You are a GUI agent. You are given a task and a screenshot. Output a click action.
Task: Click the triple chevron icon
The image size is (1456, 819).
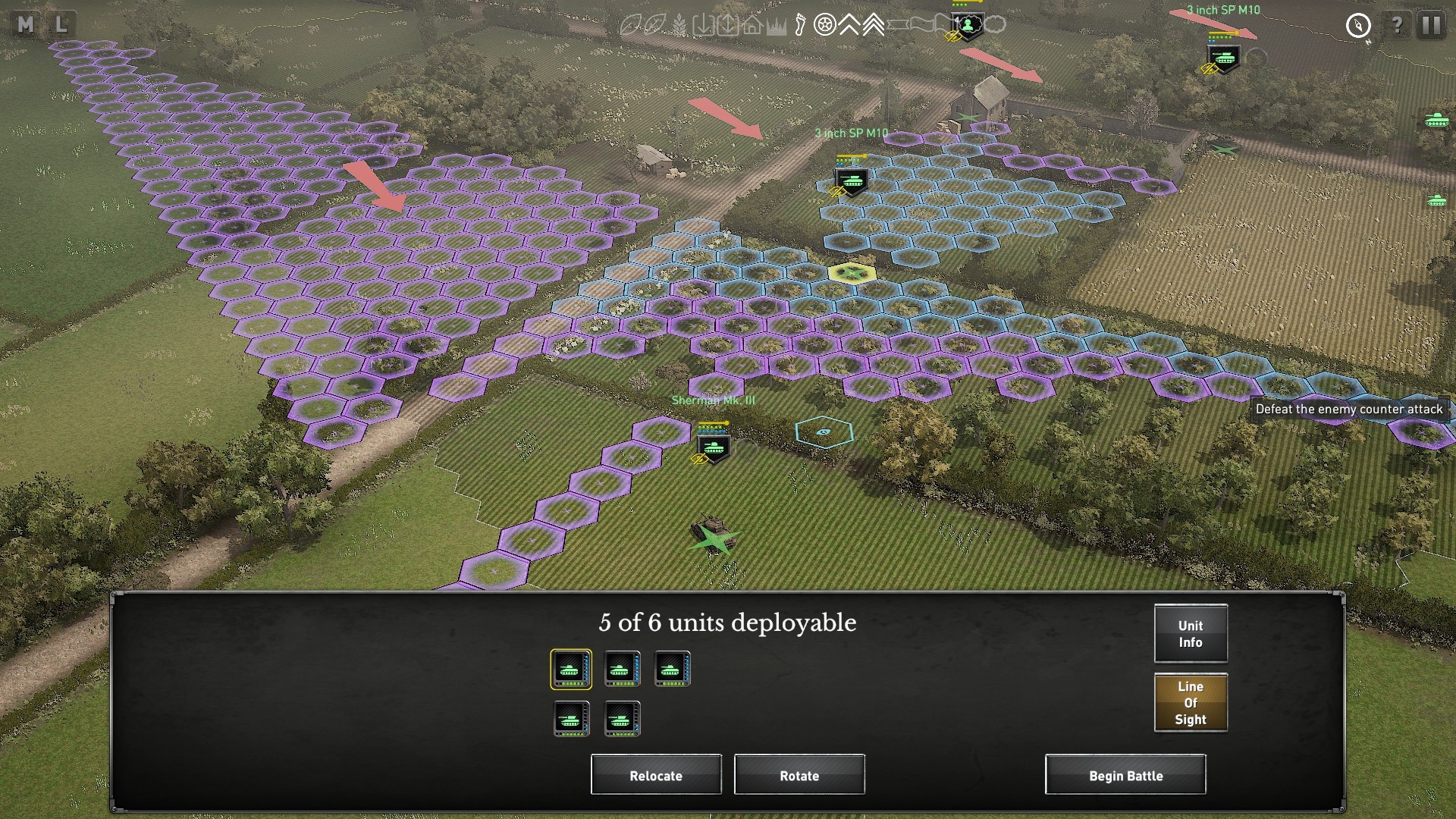tap(873, 26)
